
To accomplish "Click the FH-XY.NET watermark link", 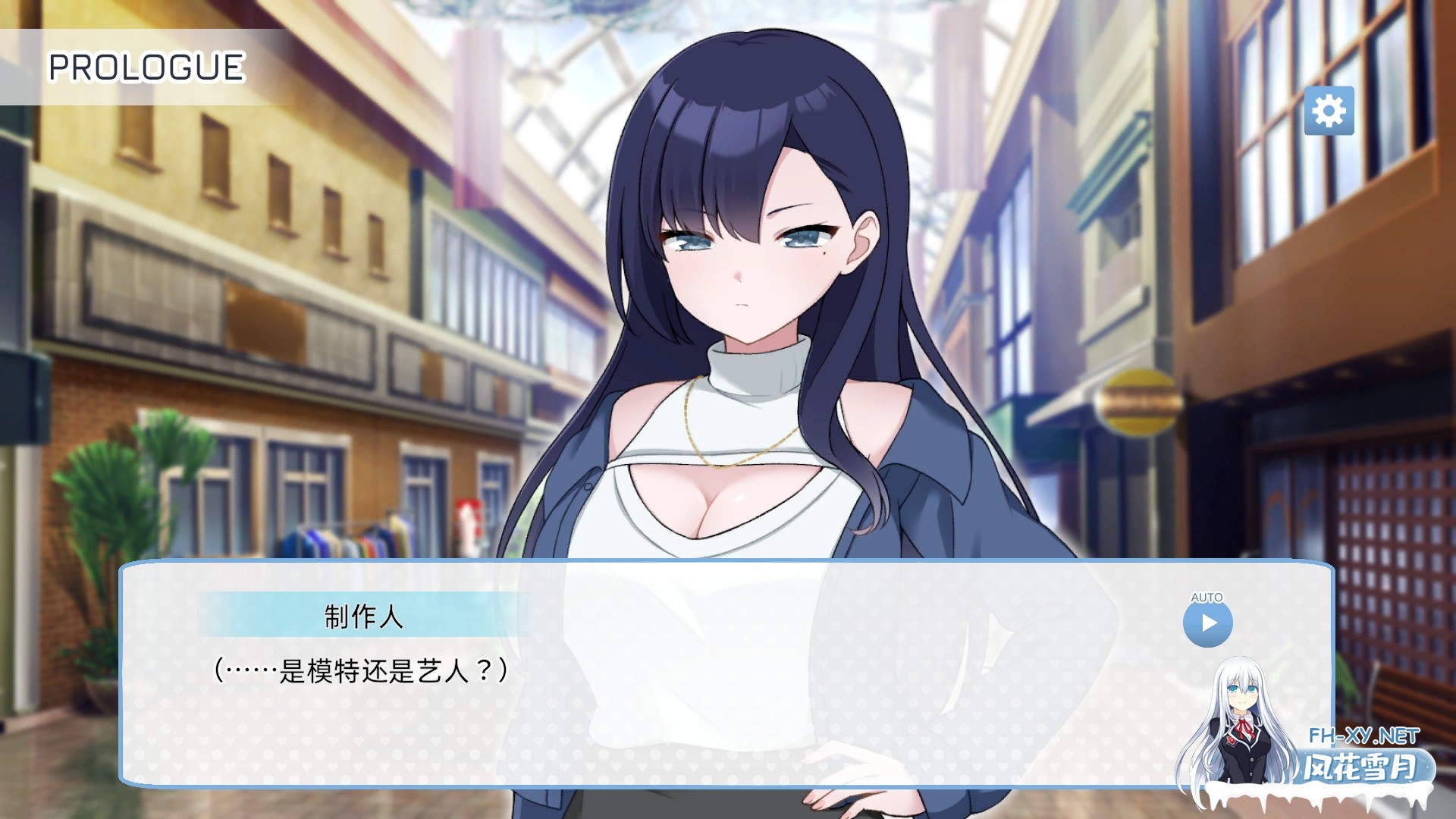I will click(x=1365, y=736).
